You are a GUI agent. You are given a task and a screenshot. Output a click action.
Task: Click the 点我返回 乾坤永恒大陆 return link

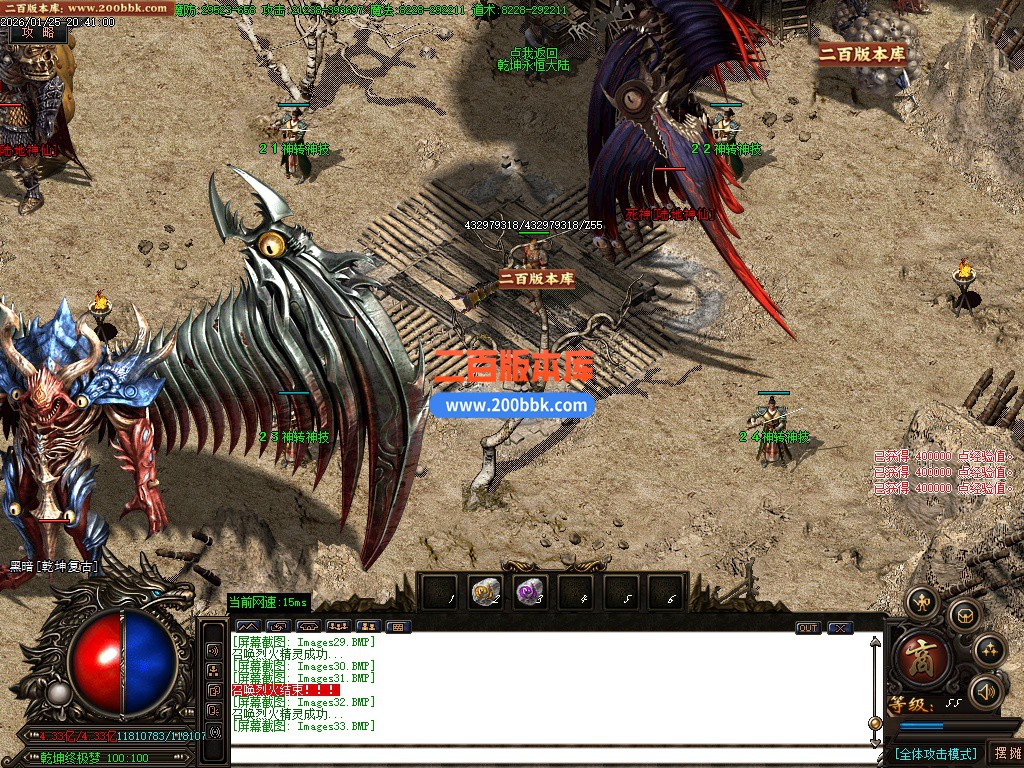tap(533, 59)
